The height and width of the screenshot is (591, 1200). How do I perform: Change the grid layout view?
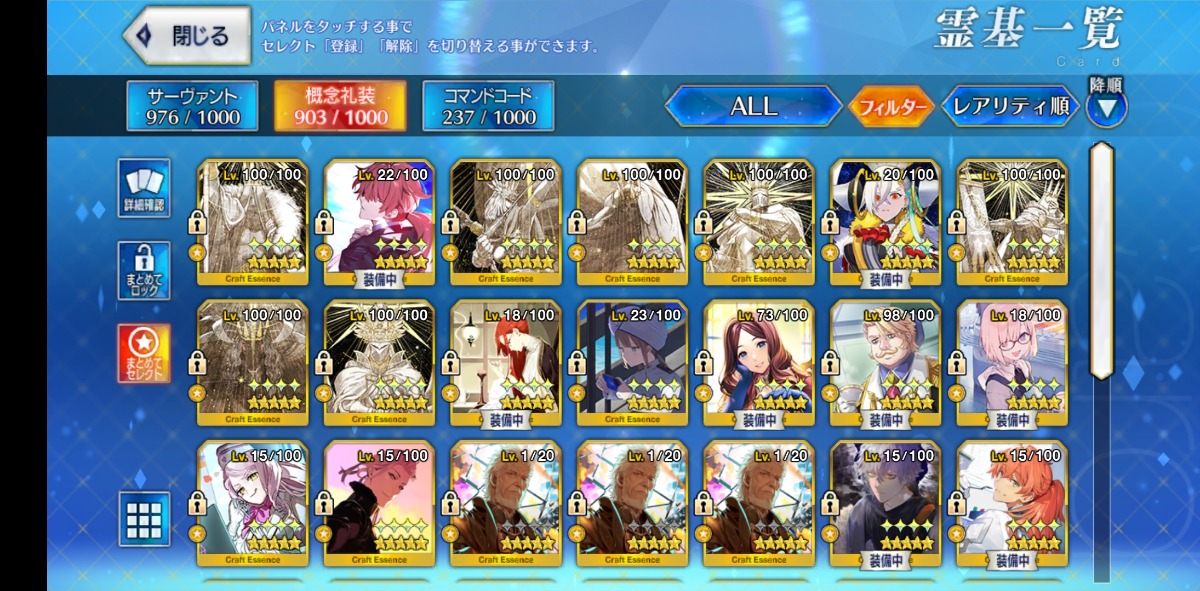coord(144,519)
